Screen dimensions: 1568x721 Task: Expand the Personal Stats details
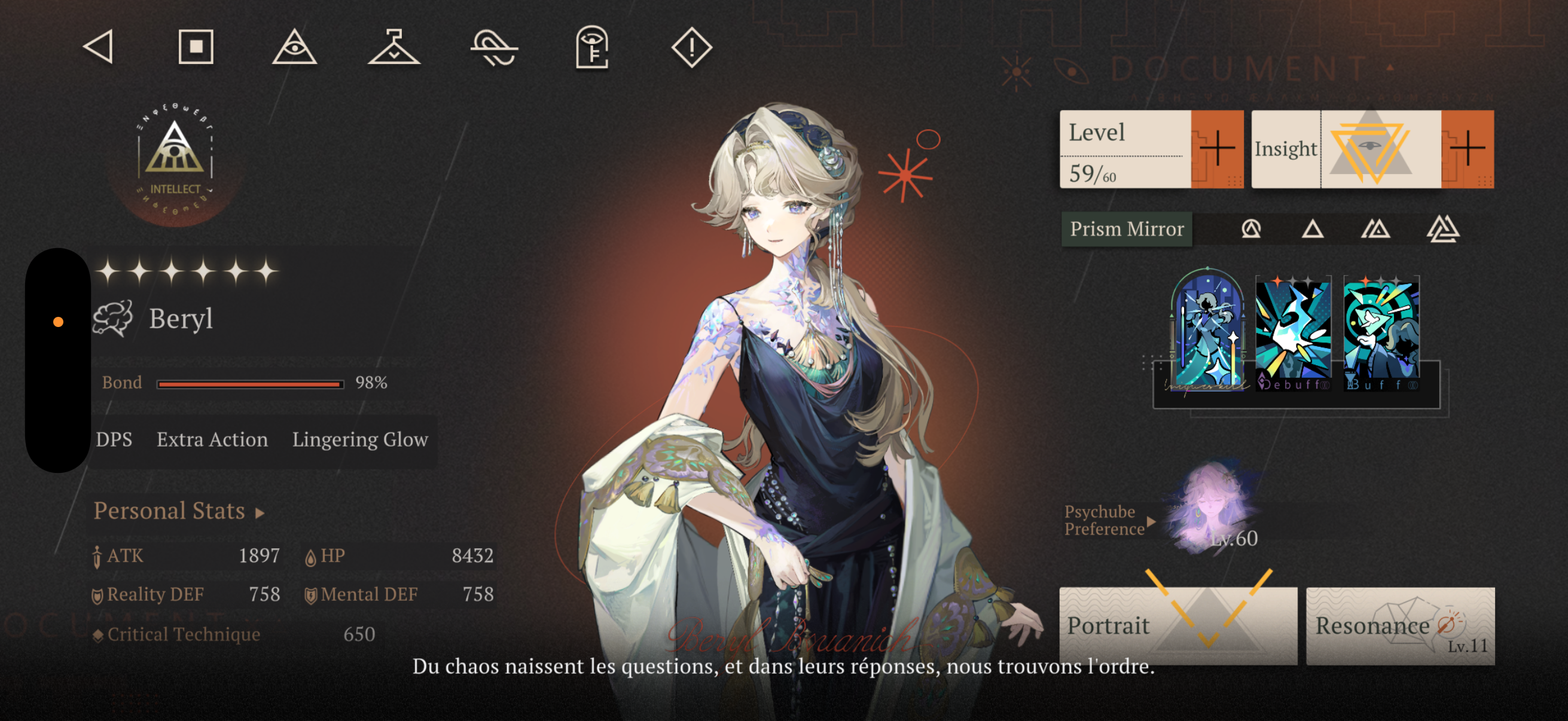coord(179,511)
